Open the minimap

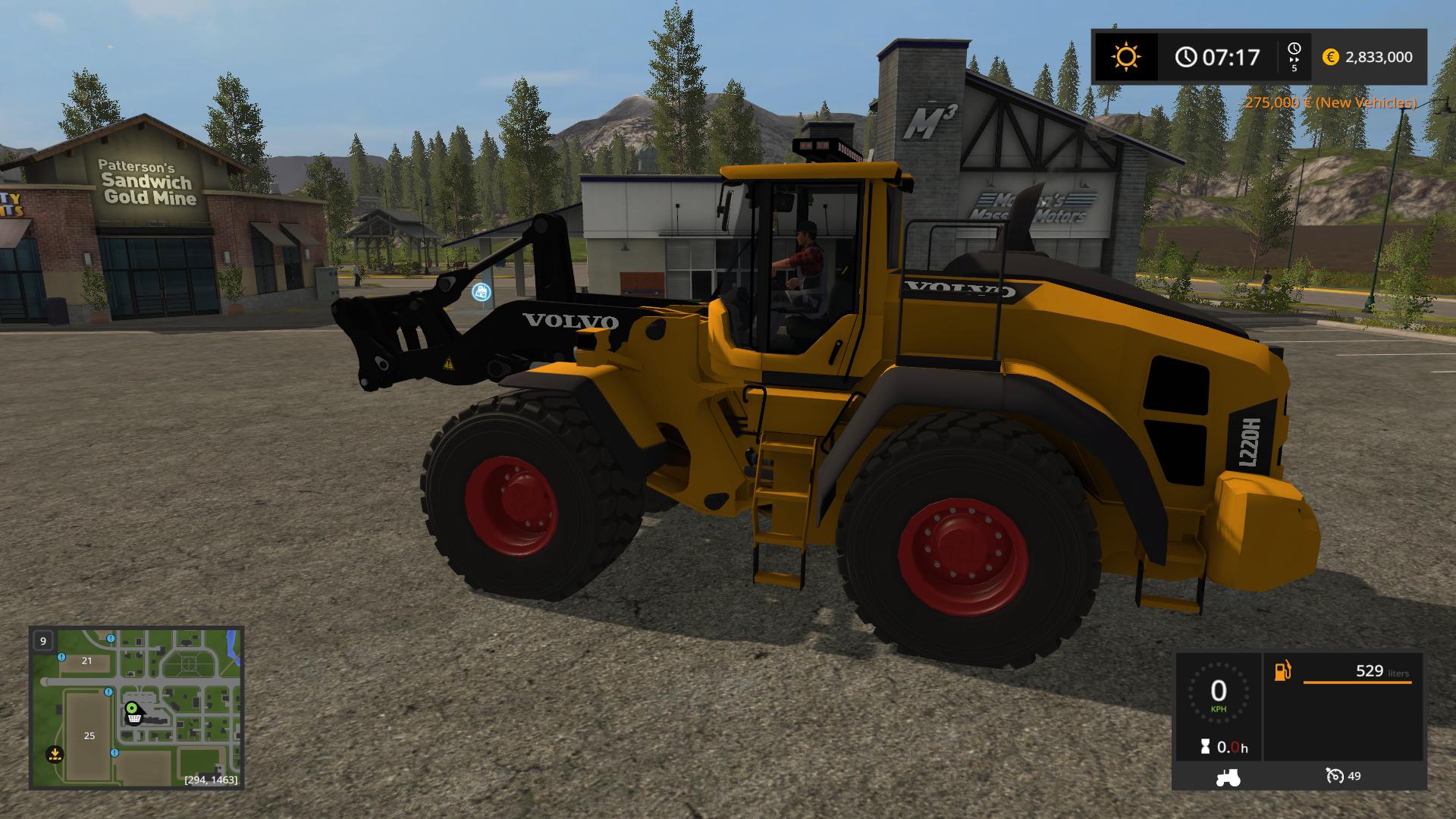click(x=136, y=707)
